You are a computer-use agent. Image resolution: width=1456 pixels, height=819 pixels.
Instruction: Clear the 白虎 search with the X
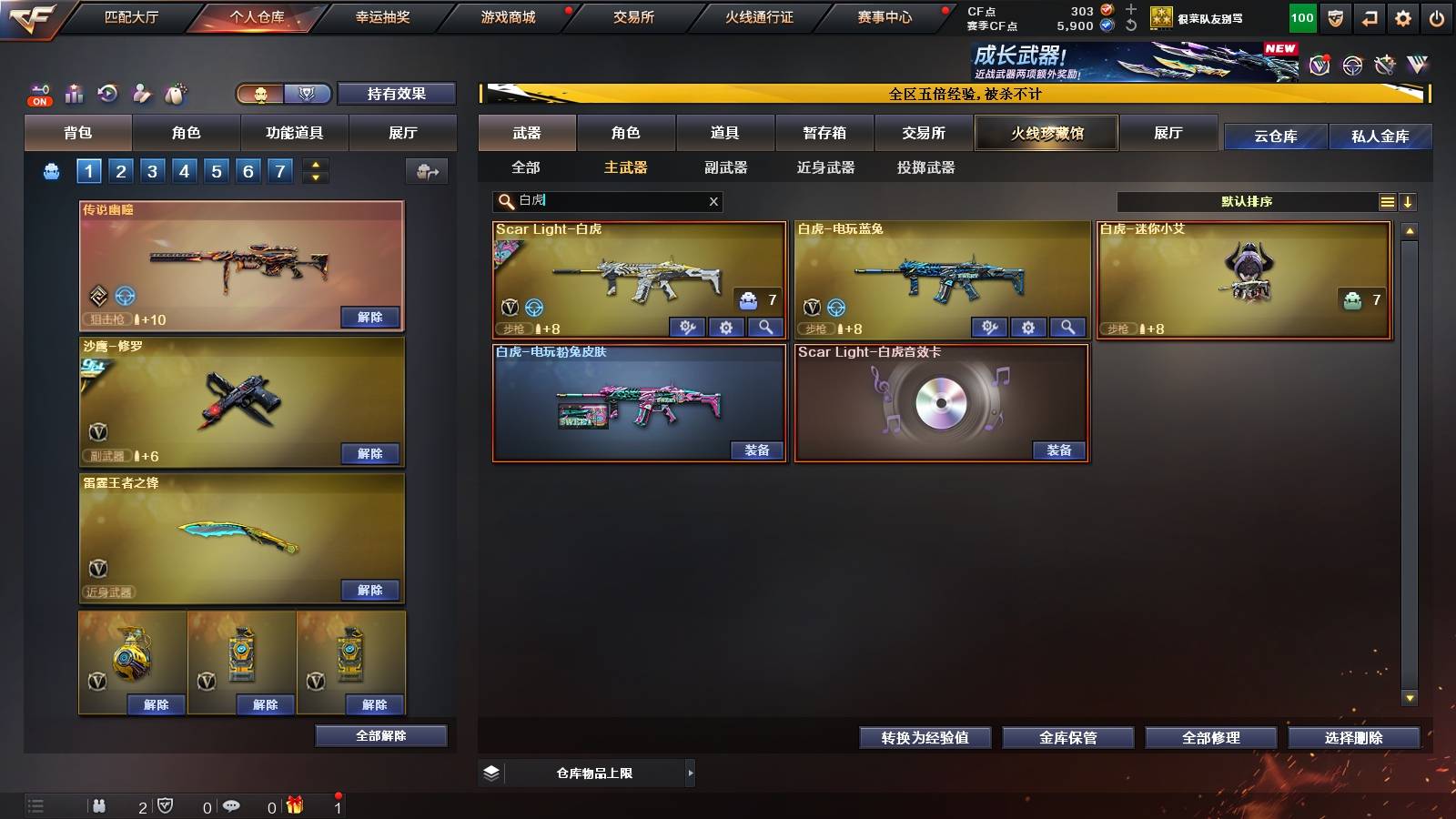[713, 201]
